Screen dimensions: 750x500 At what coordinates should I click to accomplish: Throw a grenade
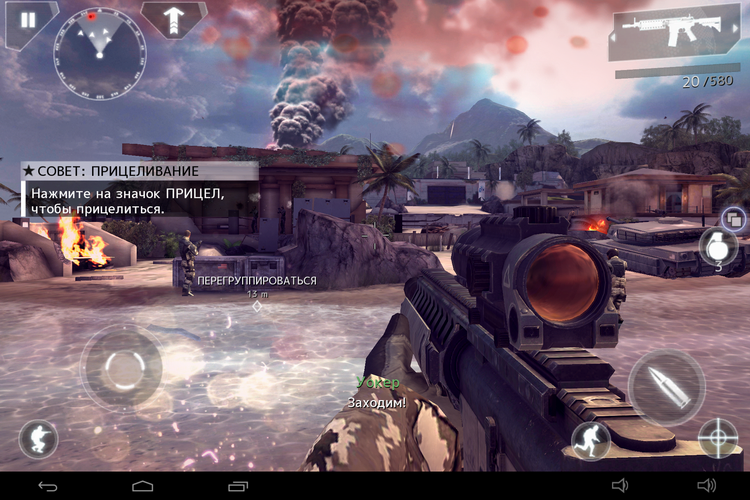click(x=718, y=246)
